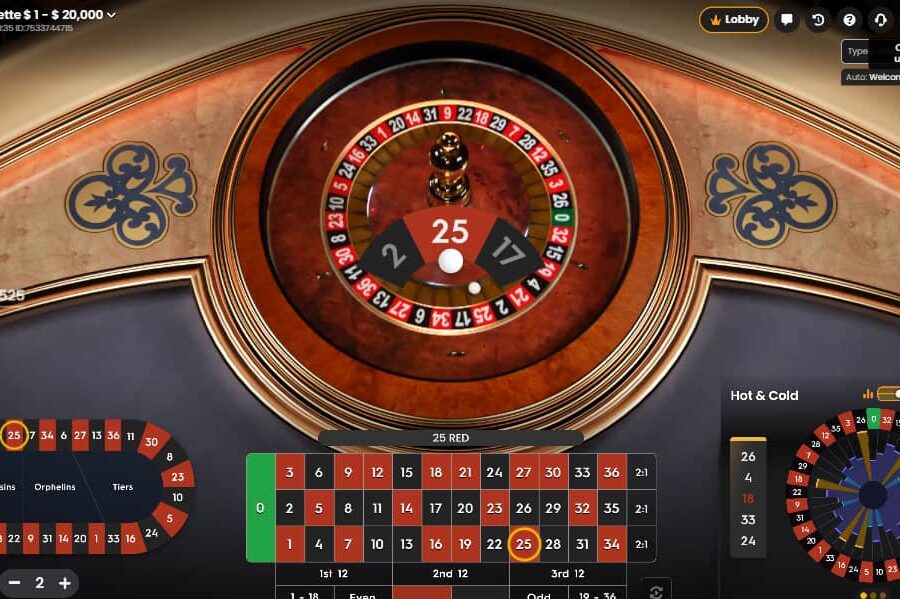This screenshot has width=900, height=599.
Task: Open the bet history clock icon
Action: 818,19
